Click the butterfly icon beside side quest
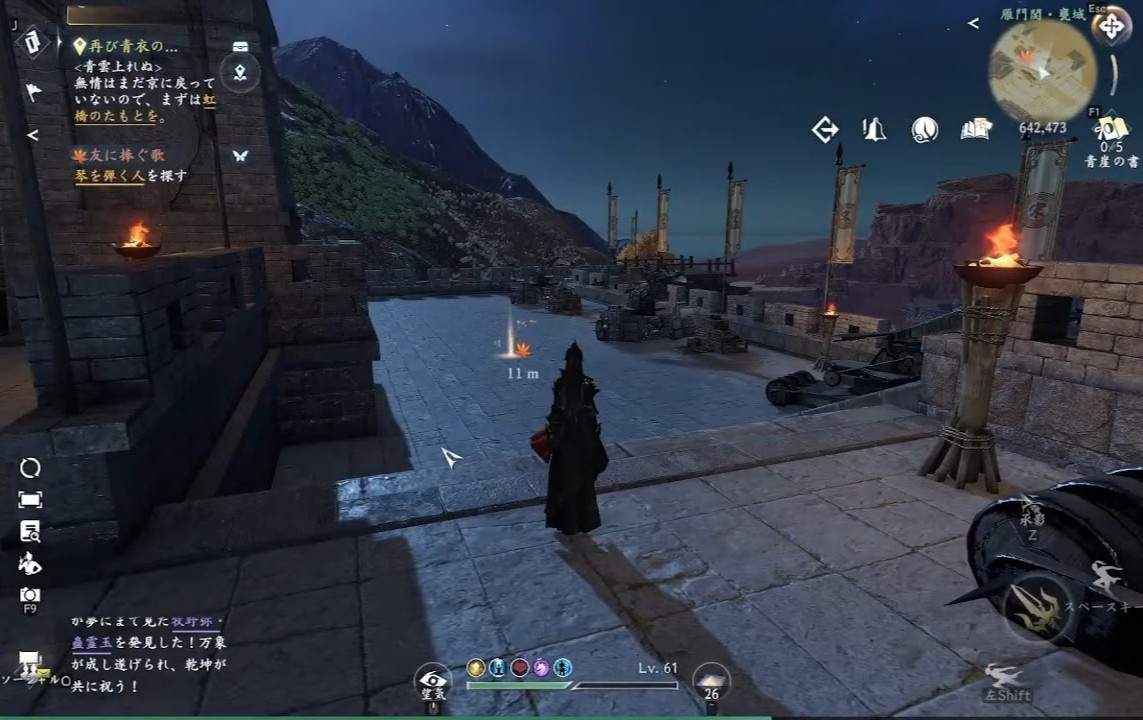Screen dimensions: 1143x720 click(239, 156)
